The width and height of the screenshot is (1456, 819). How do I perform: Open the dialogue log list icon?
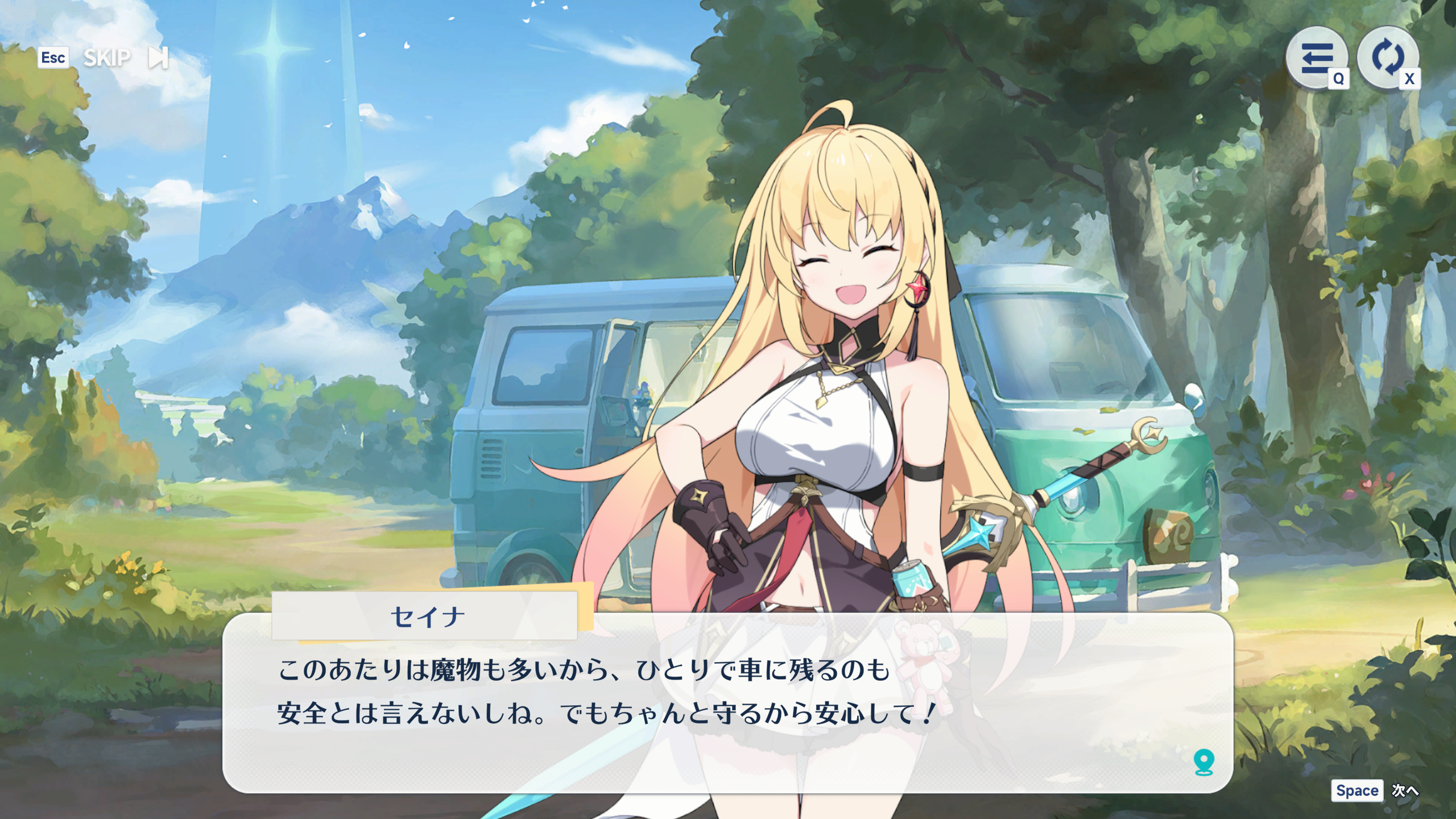(x=1316, y=57)
